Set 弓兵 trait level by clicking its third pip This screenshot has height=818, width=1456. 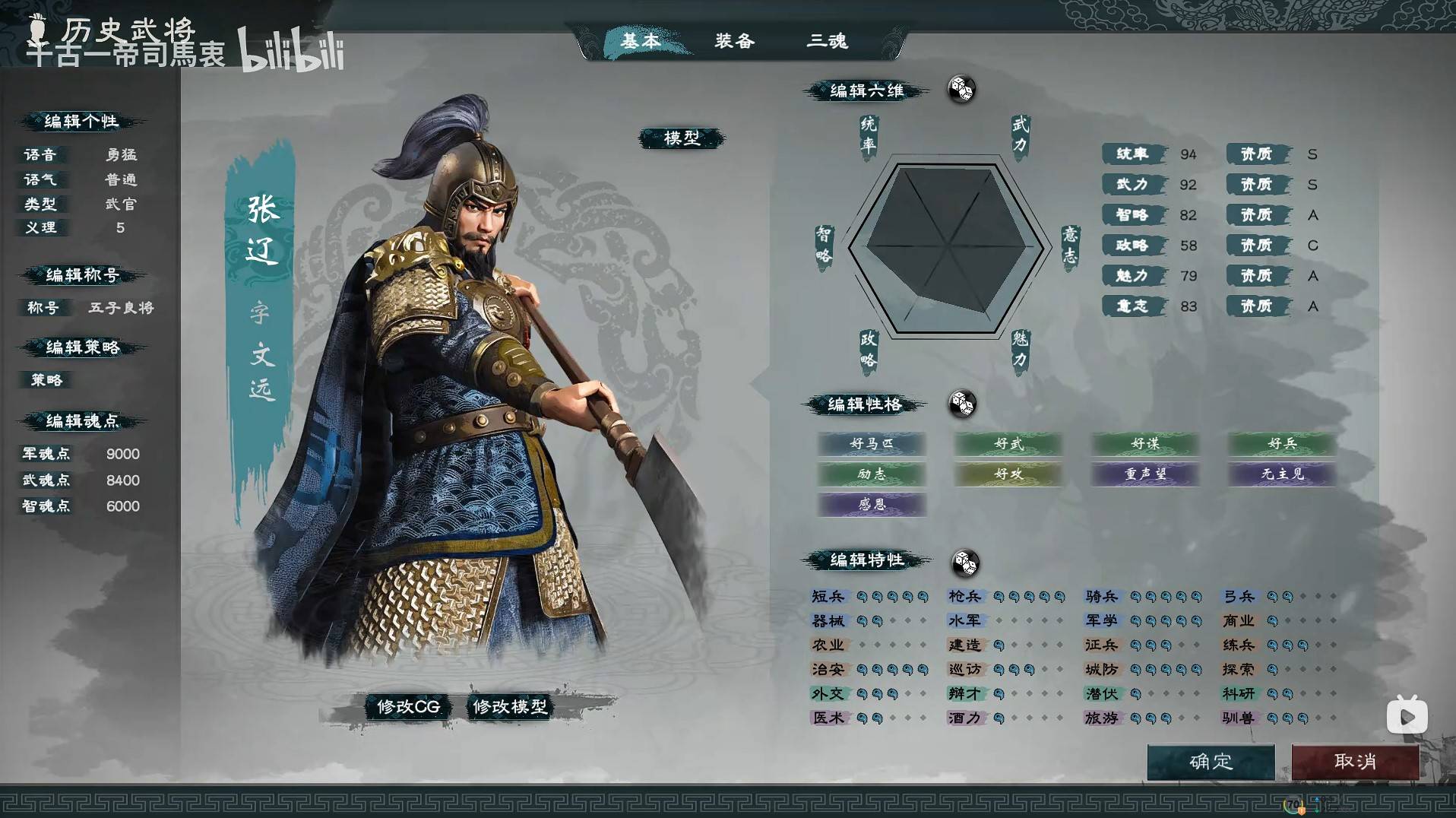coord(1303,596)
